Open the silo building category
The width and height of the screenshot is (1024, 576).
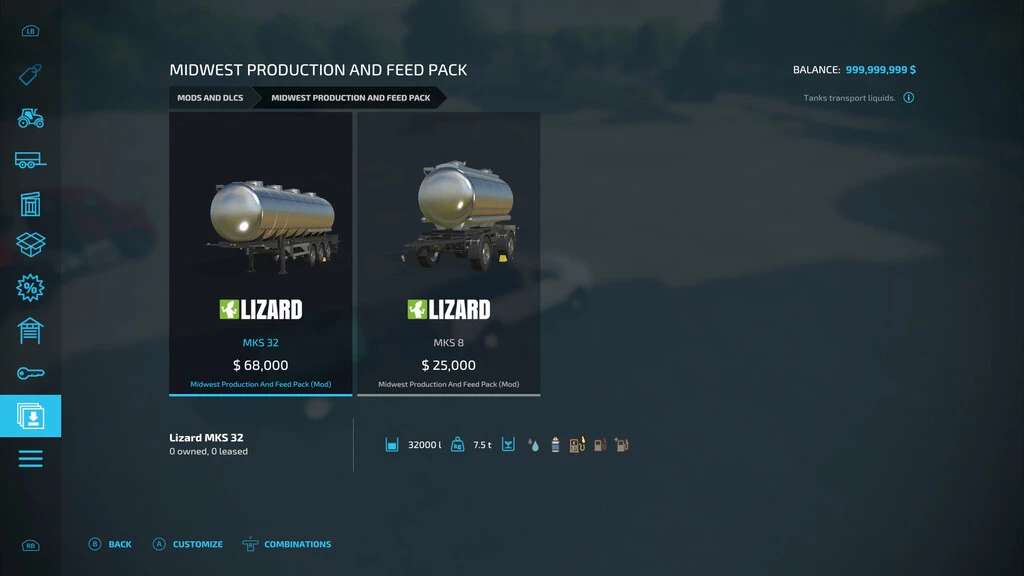[x=30, y=203]
